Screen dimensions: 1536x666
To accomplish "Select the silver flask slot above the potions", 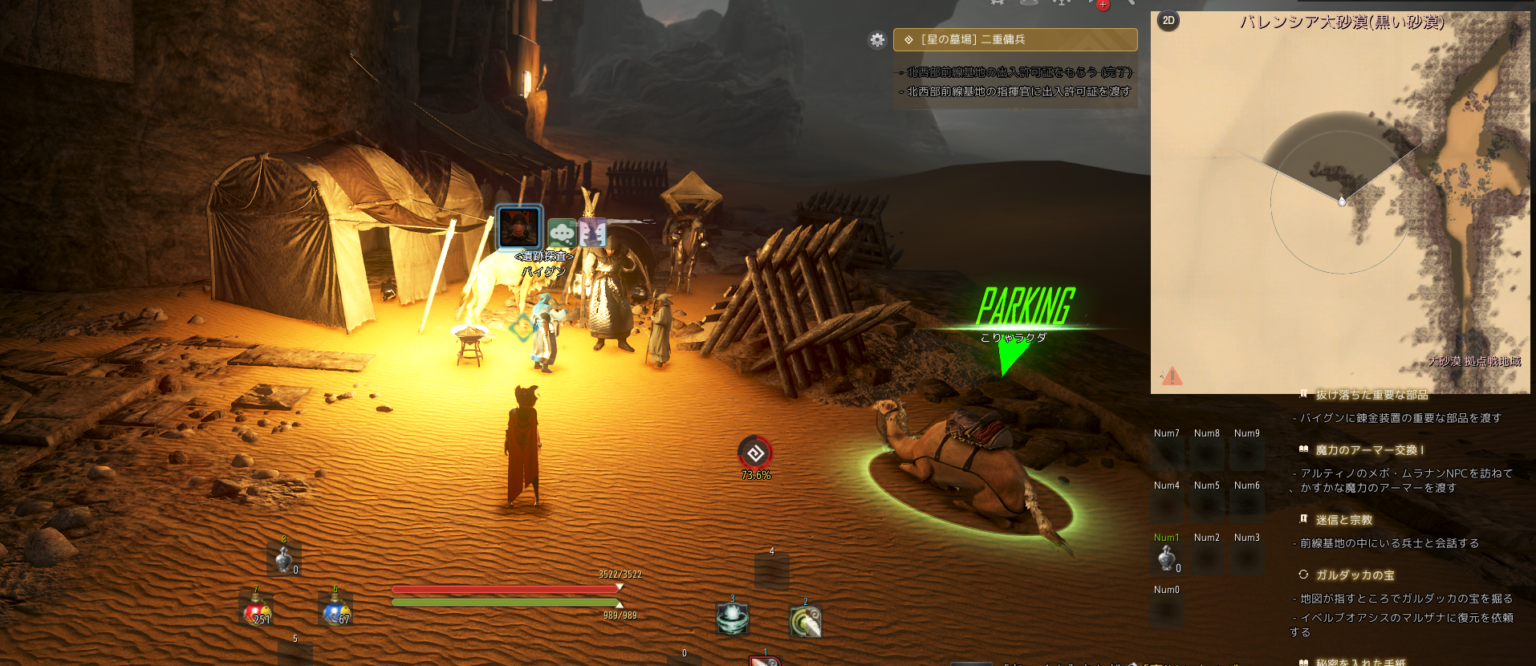I will pyautogui.click(x=284, y=560).
